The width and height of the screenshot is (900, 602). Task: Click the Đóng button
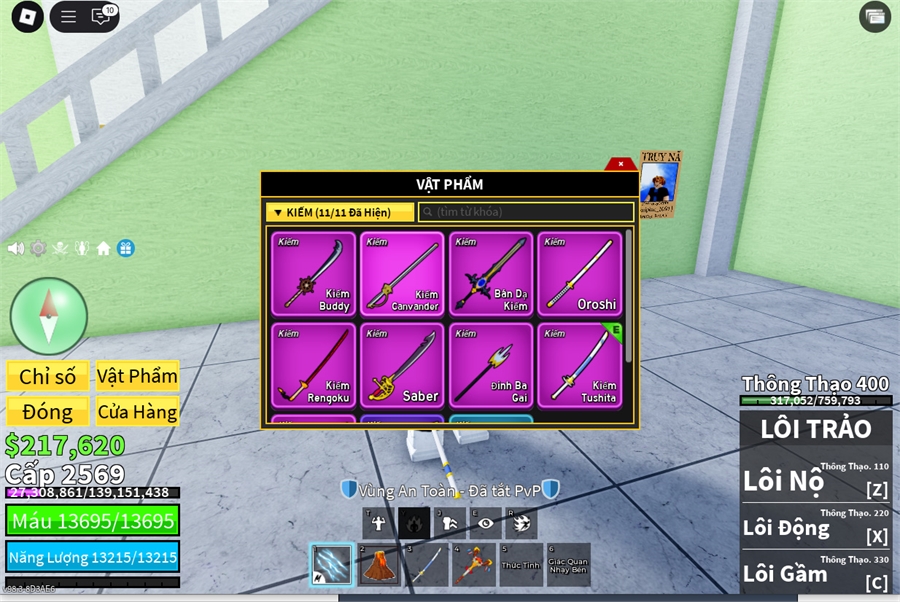pyautogui.click(x=48, y=411)
